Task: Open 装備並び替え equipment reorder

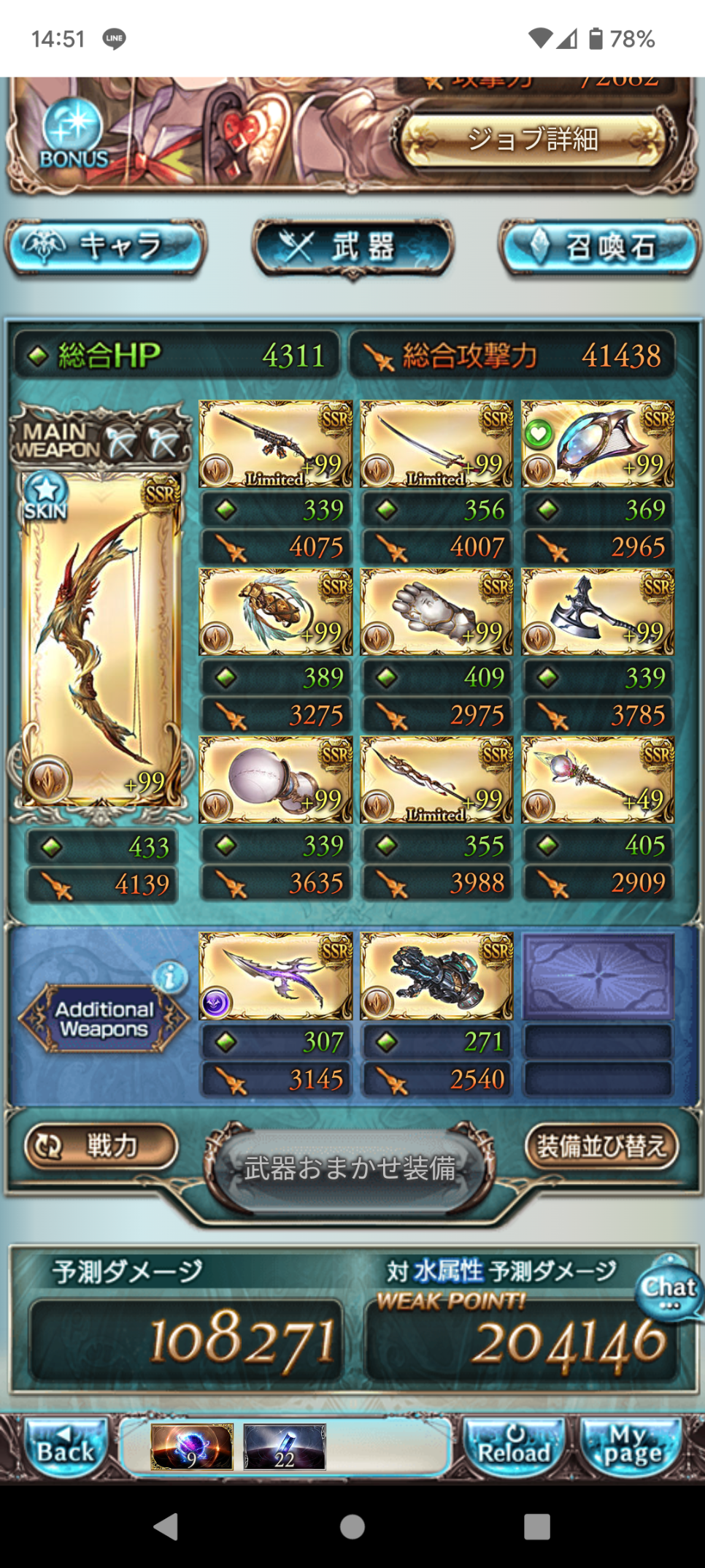Action: pos(601,1147)
